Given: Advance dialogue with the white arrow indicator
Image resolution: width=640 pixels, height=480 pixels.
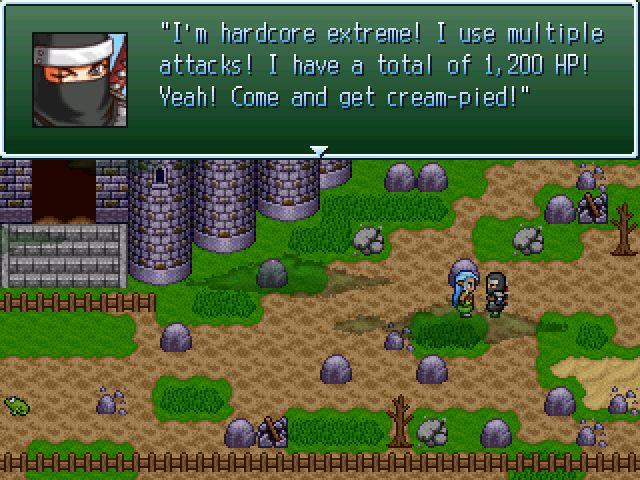Looking at the screenshot, I should click(x=319, y=151).
